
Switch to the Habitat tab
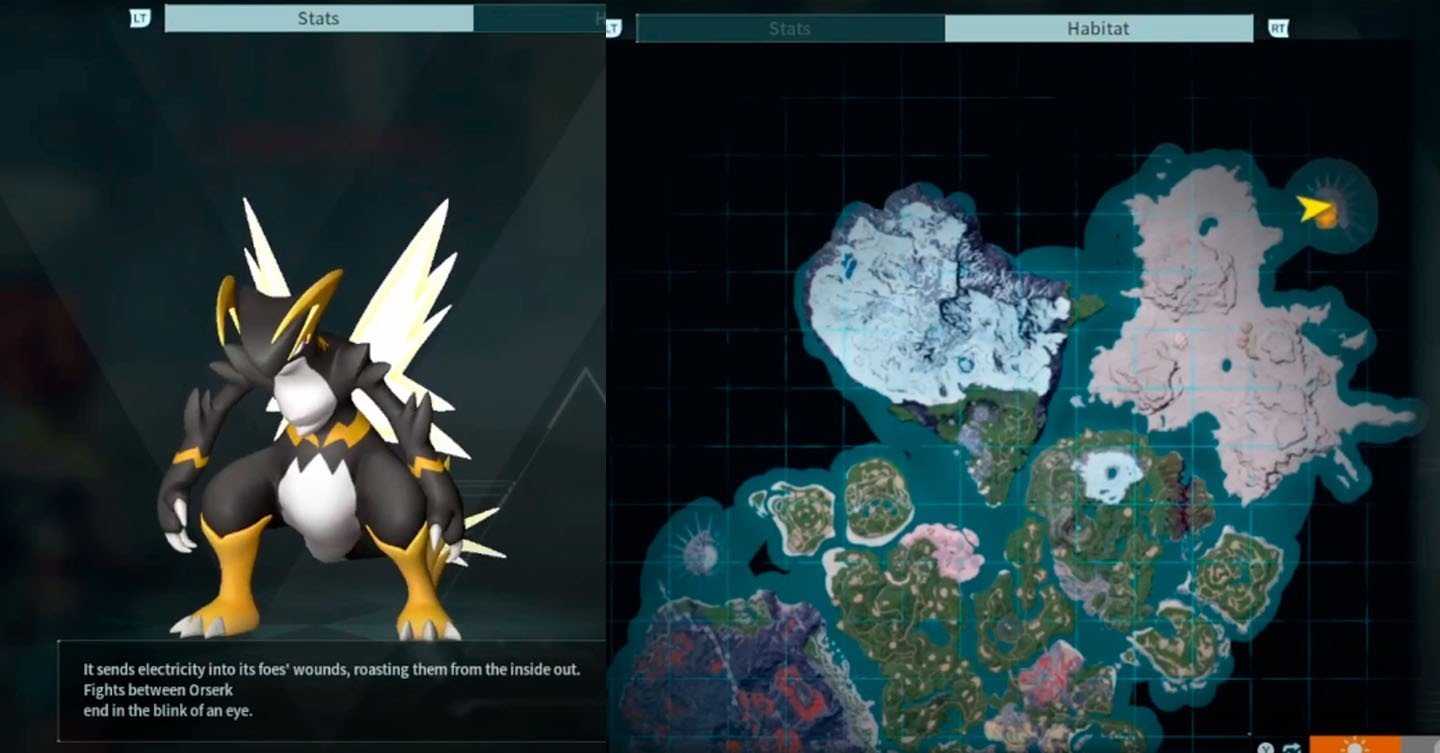(x=1098, y=29)
